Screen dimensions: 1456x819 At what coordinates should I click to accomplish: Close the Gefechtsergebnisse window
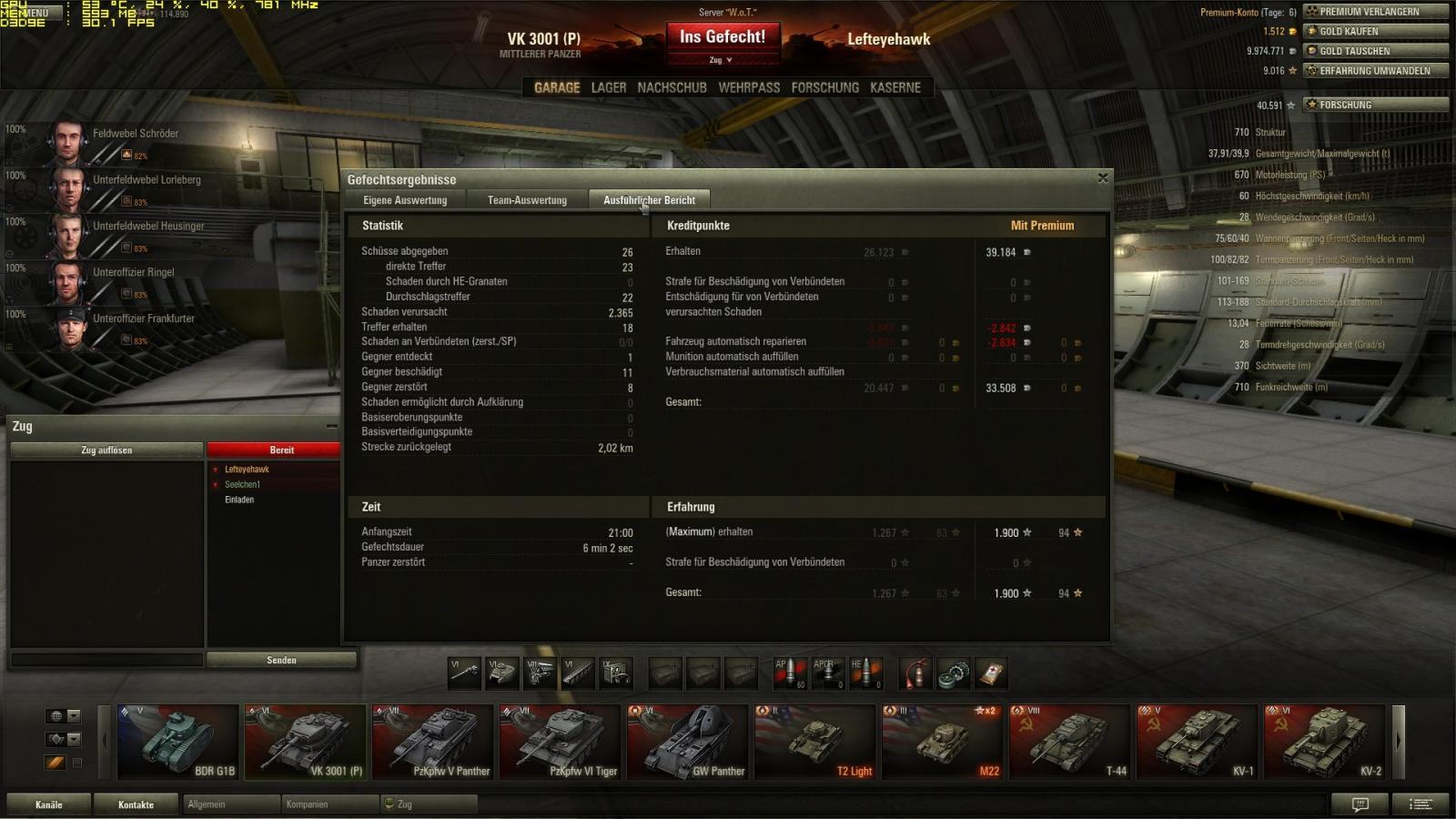click(x=1103, y=178)
